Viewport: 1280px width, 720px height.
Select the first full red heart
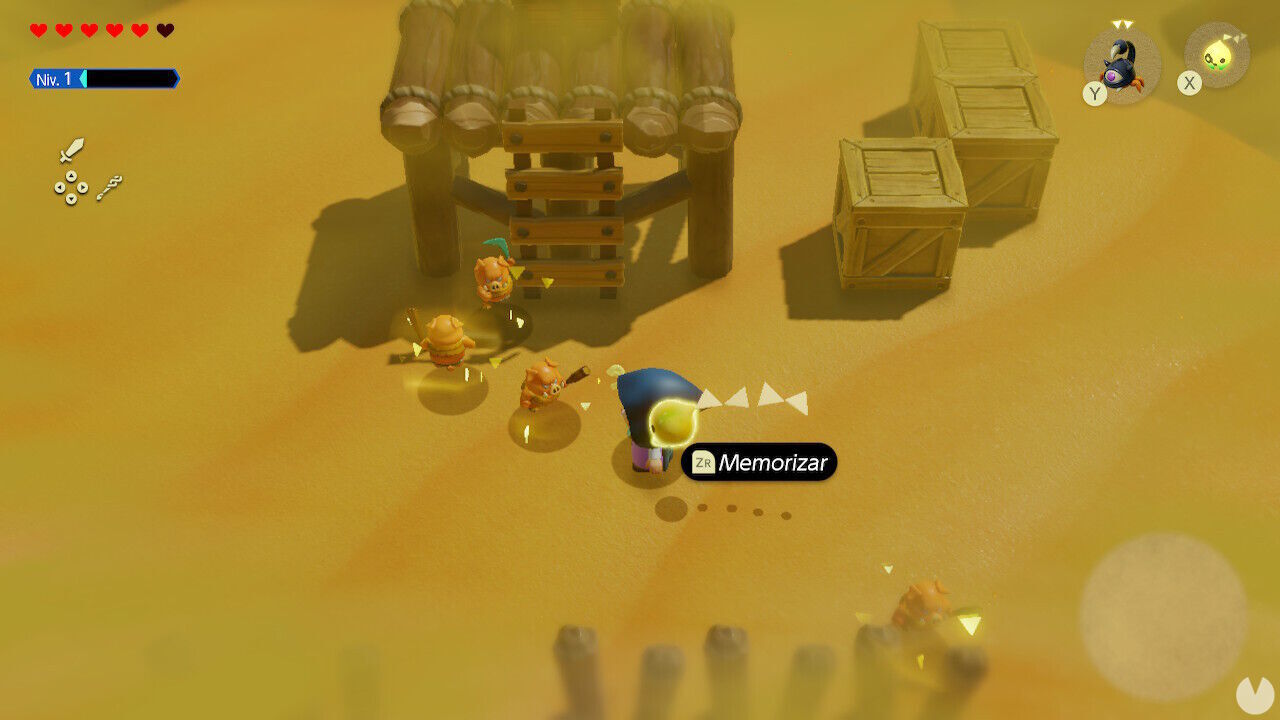pyautogui.click(x=37, y=30)
